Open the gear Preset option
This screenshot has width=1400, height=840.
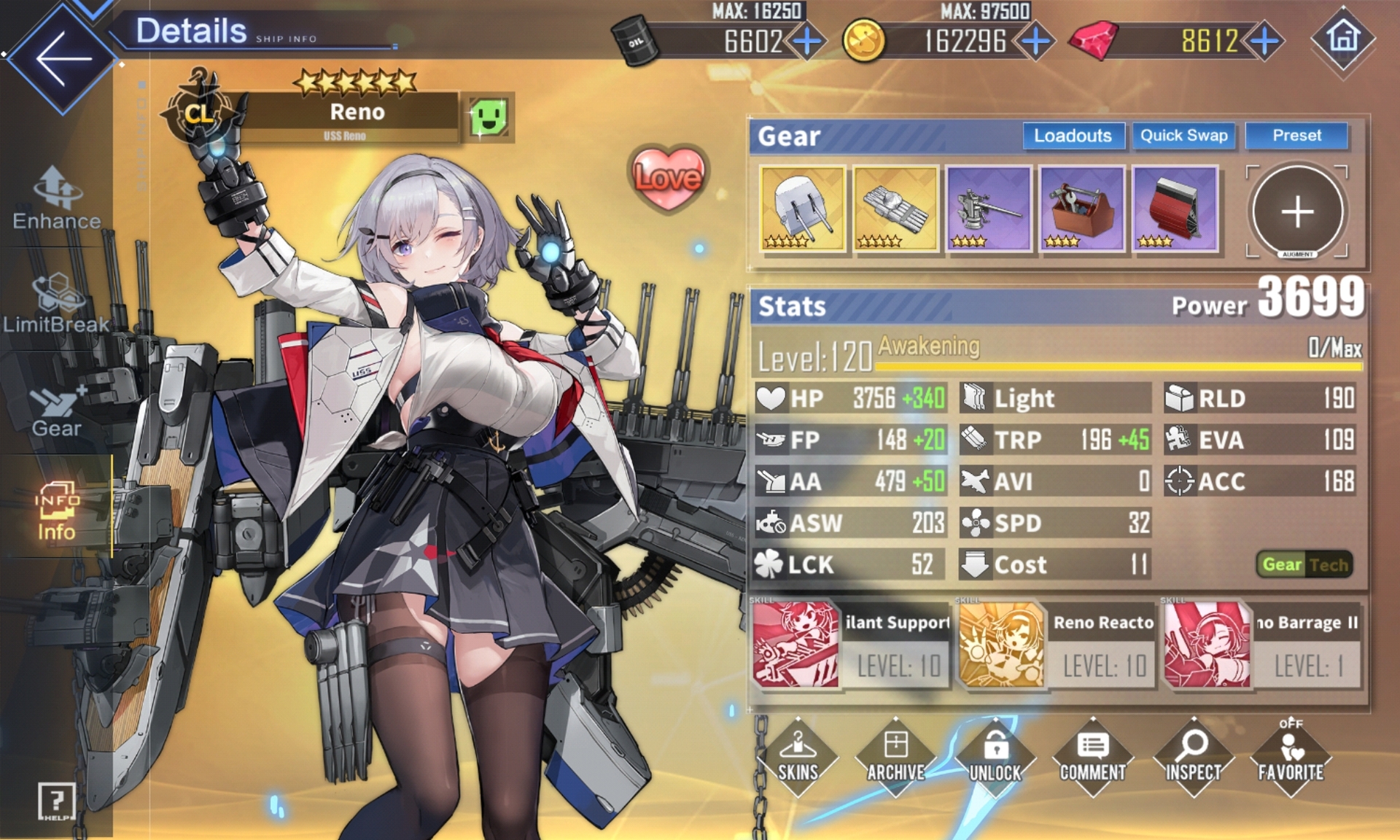tap(1296, 136)
